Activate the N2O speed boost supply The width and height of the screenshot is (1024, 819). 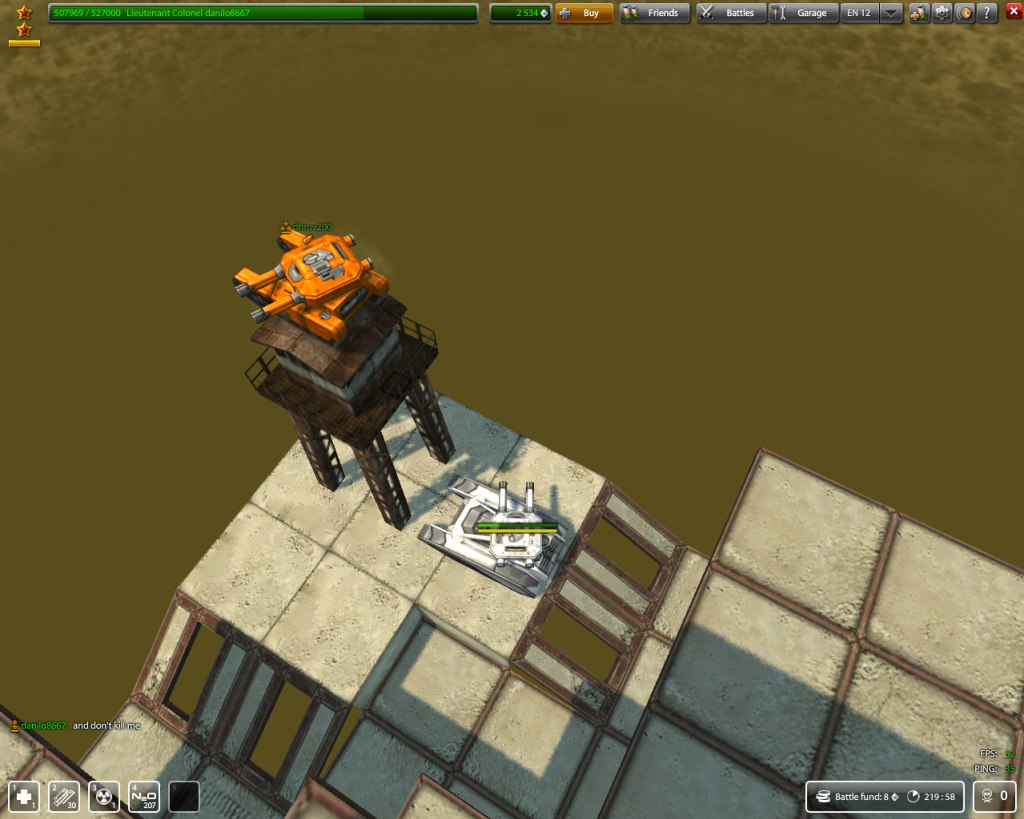(x=144, y=796)
